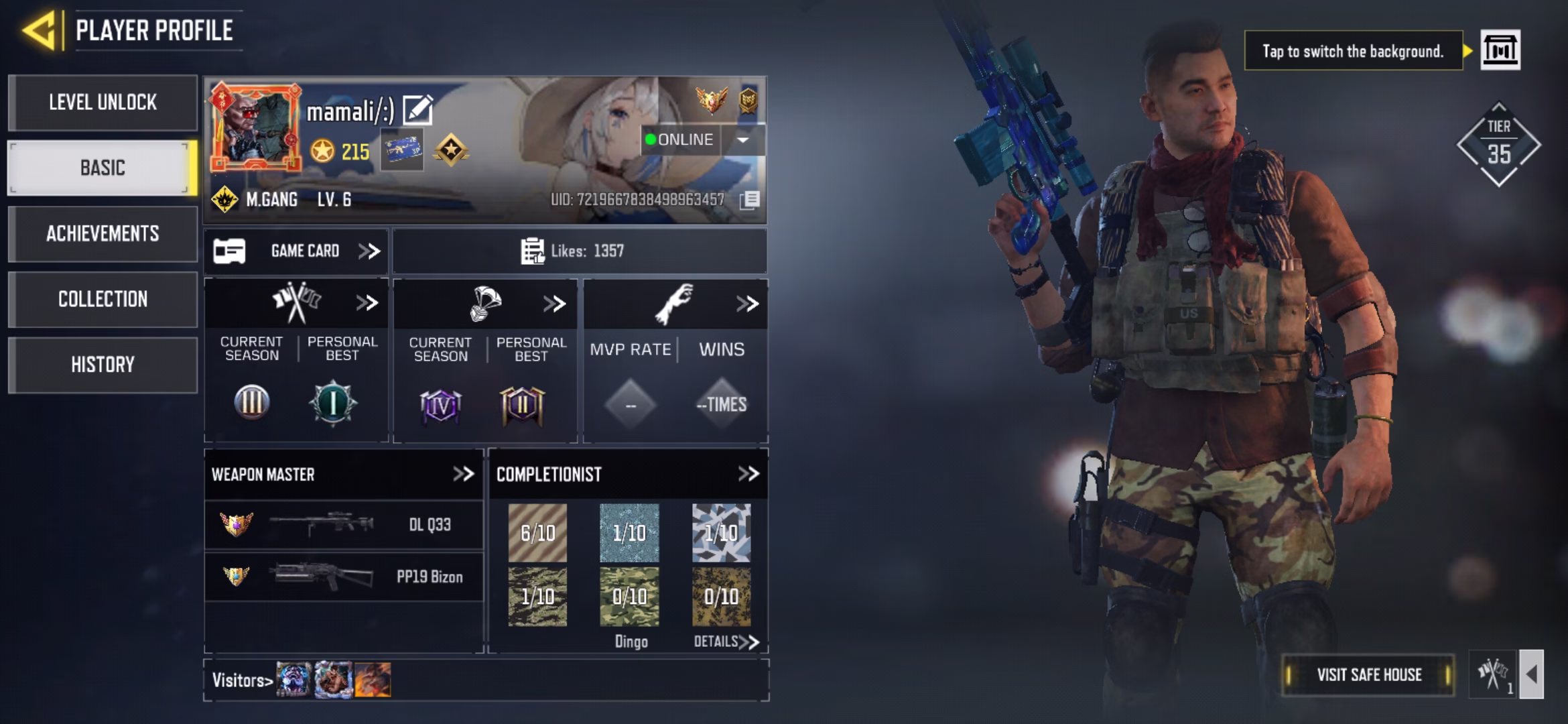This screenshot has width=1568, height=724.
Task: Select the DL Q33 weapon row
Action: 343,524
